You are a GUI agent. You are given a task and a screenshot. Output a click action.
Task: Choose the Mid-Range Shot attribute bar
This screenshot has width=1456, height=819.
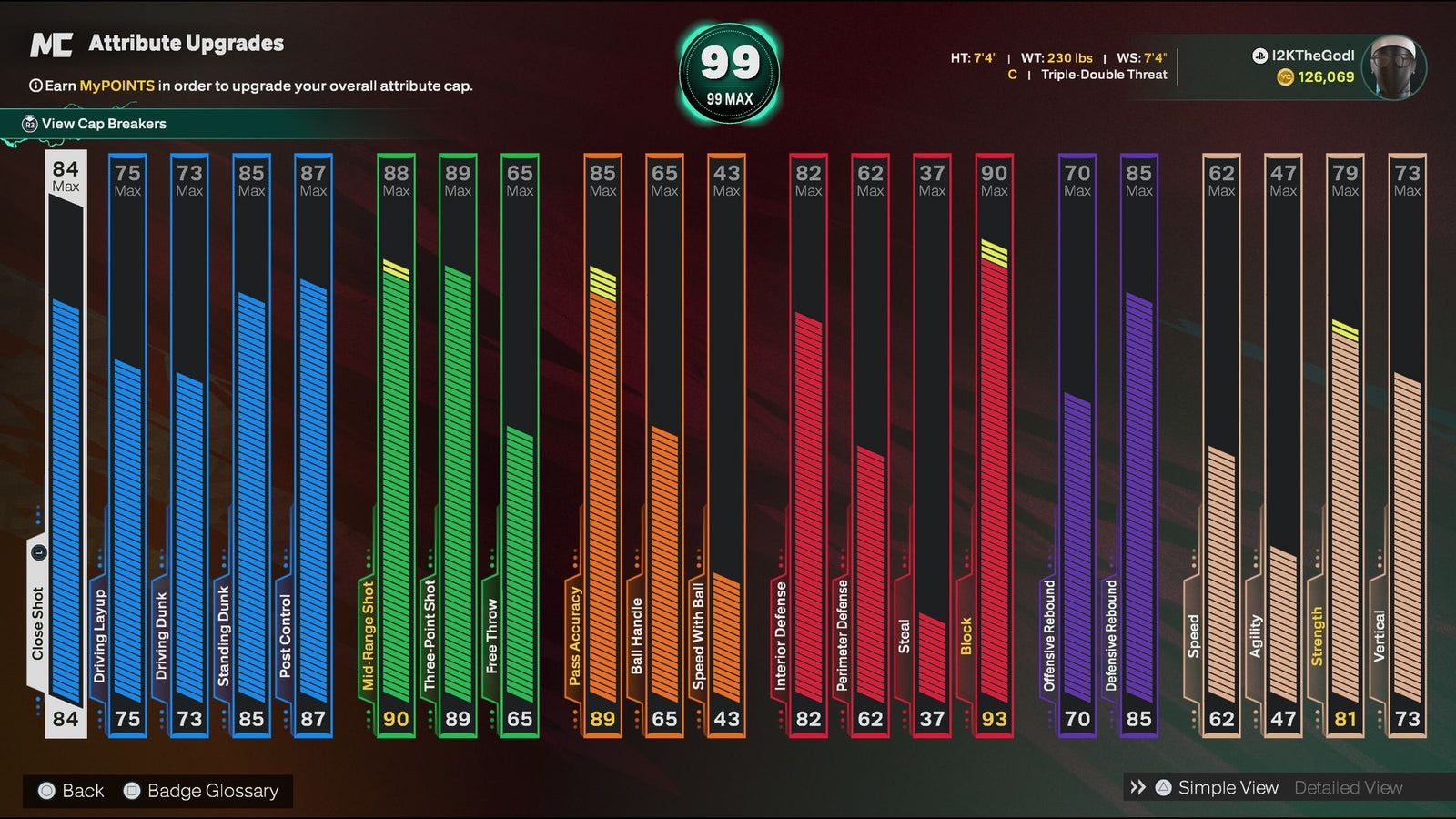pyautogui.click(x=396, y=446)
